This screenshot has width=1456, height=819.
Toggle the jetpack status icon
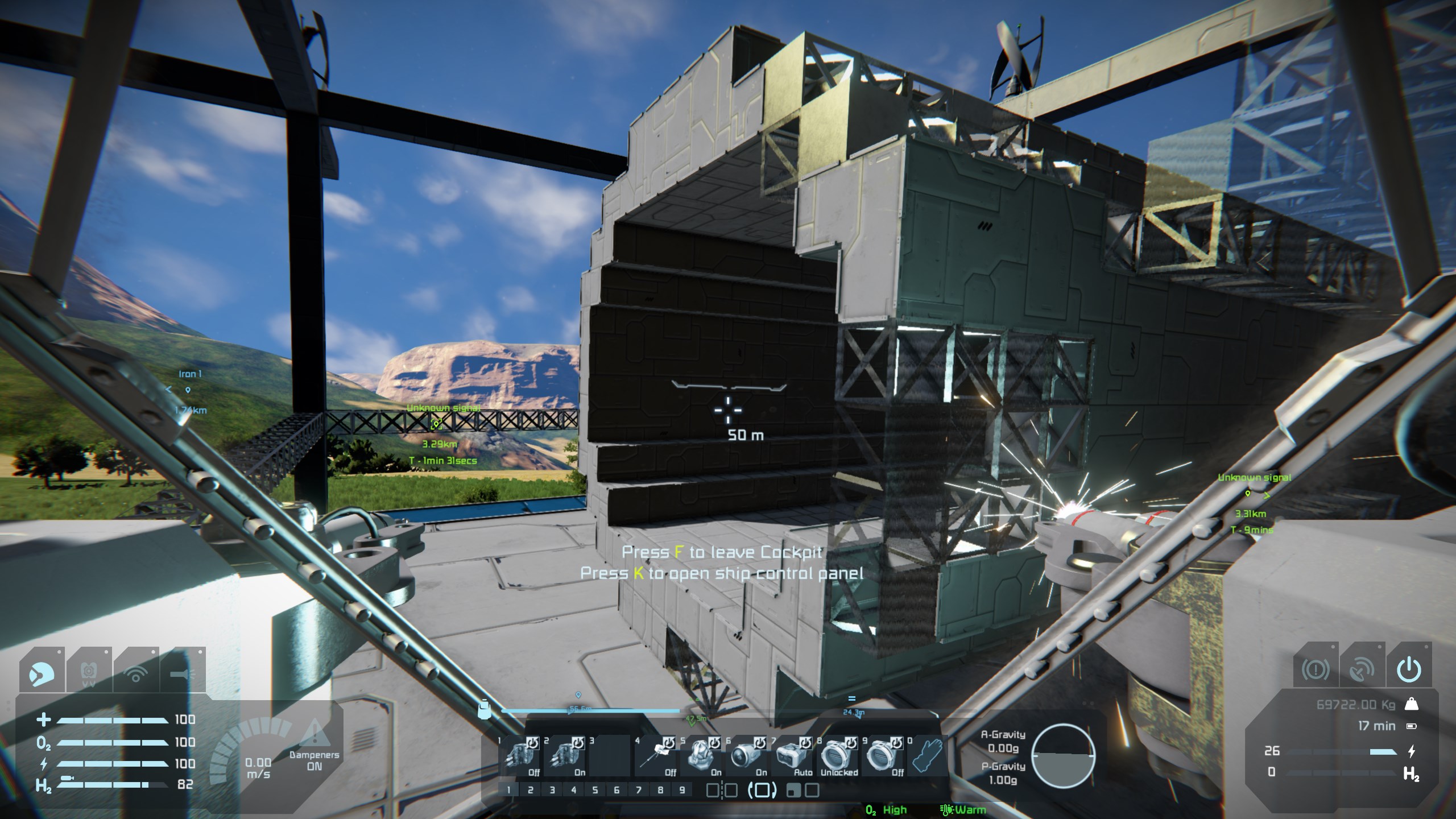point(88,672)
